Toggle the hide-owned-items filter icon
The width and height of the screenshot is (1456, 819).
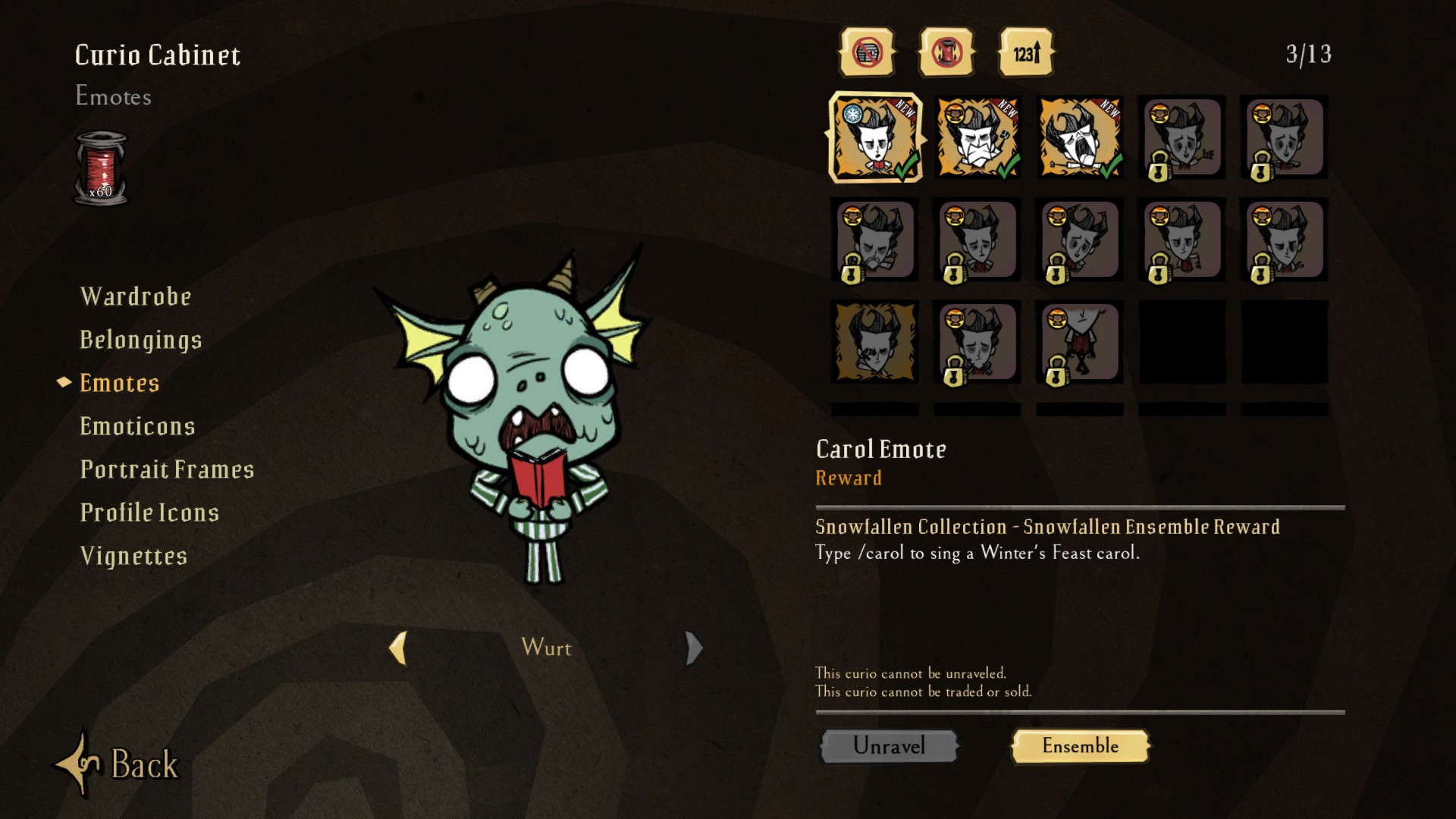[x=865, y=52]
